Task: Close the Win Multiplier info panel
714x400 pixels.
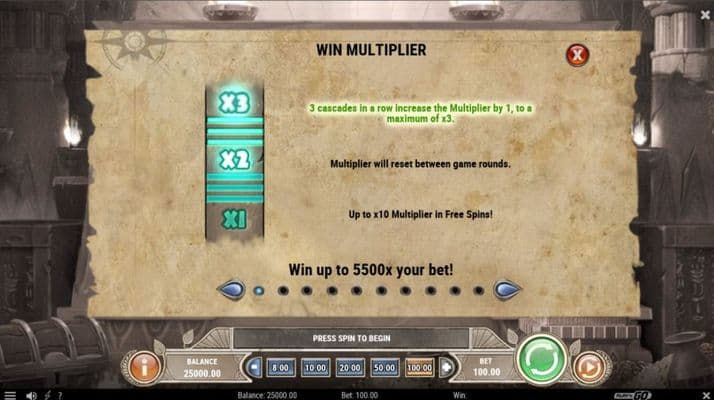Action: (577, 55)
